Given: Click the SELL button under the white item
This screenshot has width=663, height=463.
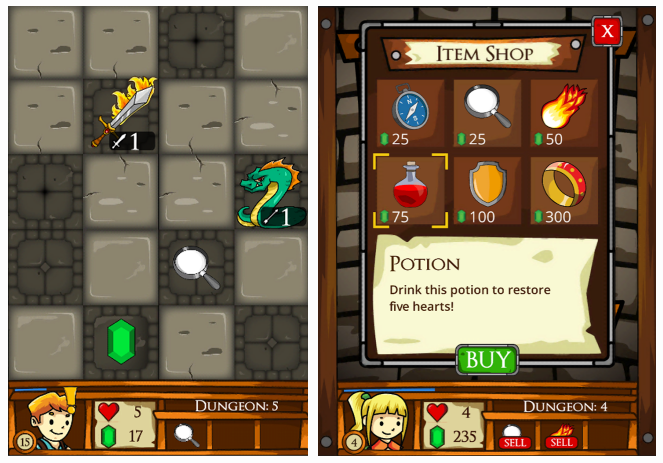Looking at the screenshot, I should click(x=514, y=442).
